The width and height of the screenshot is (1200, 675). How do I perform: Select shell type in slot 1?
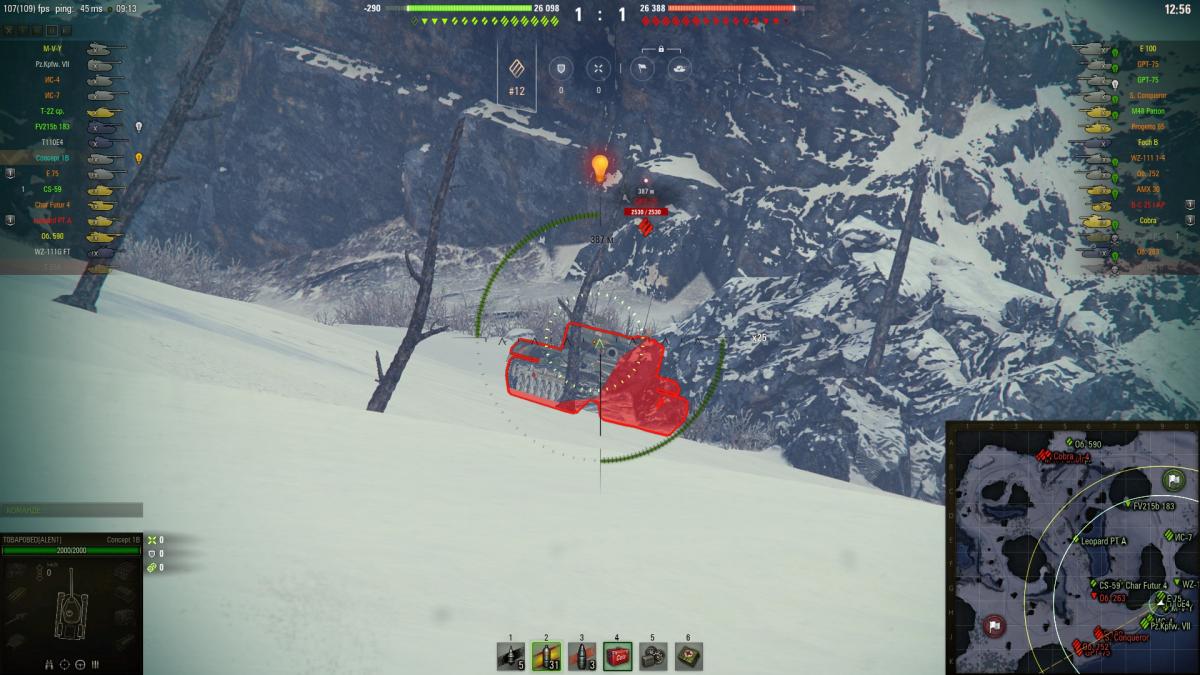point(511,656)
